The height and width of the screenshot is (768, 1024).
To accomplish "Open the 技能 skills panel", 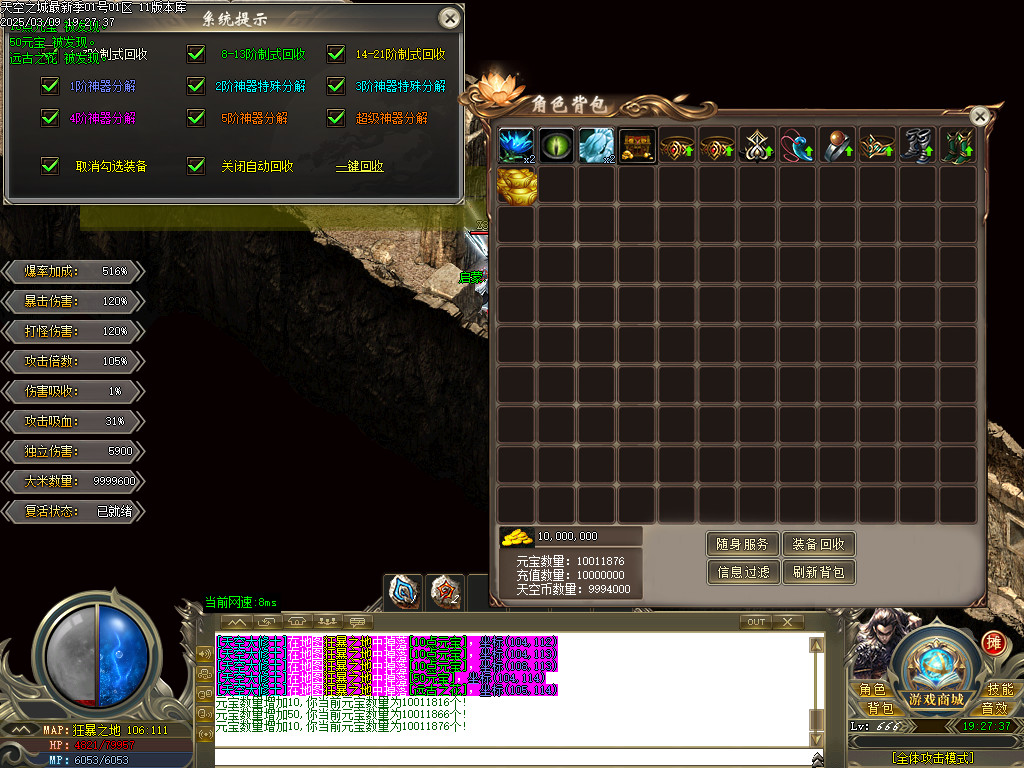I will tap(1000, 690).
